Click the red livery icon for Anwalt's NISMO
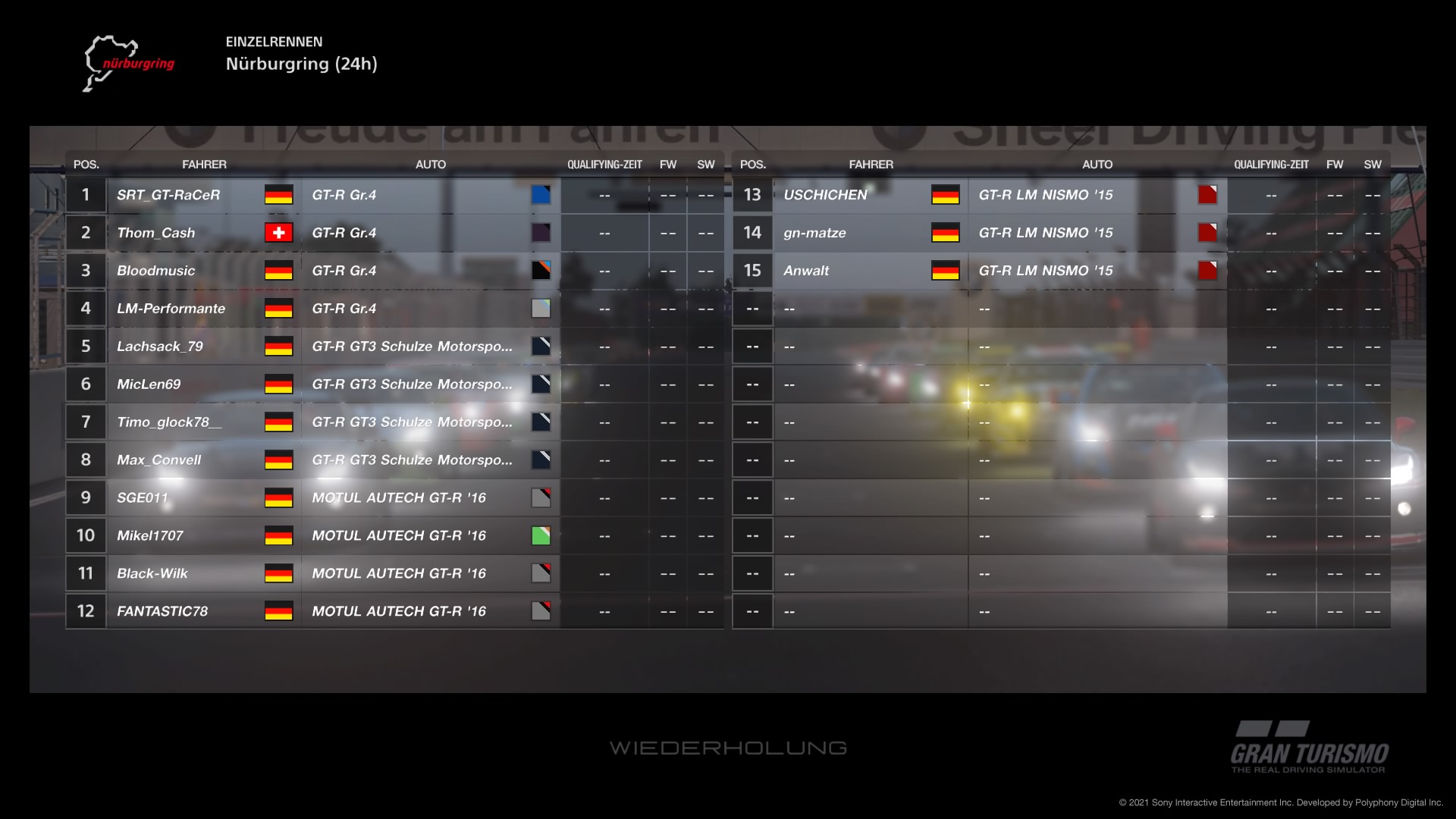 [1207, 270]
